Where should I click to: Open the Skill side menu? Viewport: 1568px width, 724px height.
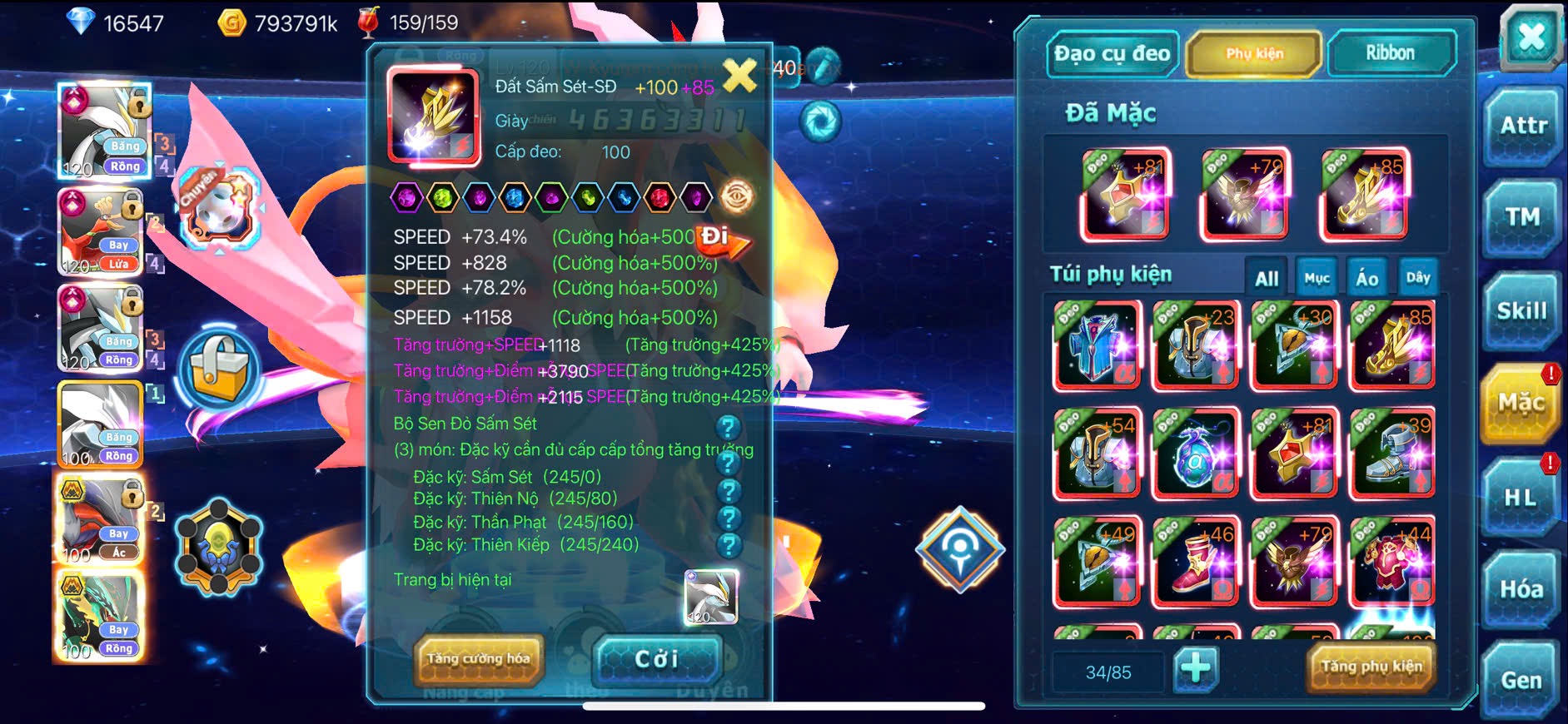tap(1521, 311)
